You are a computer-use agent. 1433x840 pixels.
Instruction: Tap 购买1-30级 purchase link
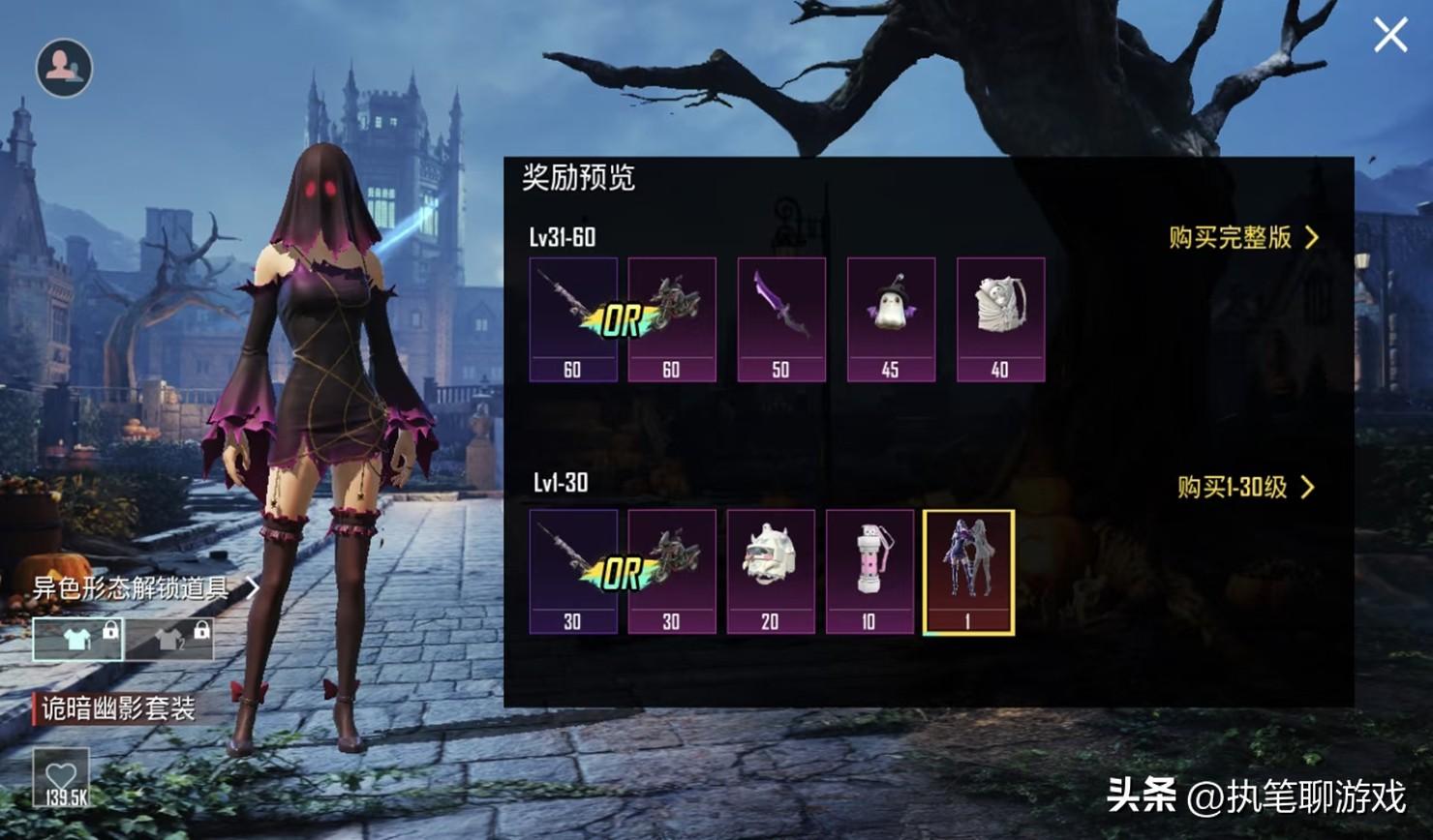1245,487
